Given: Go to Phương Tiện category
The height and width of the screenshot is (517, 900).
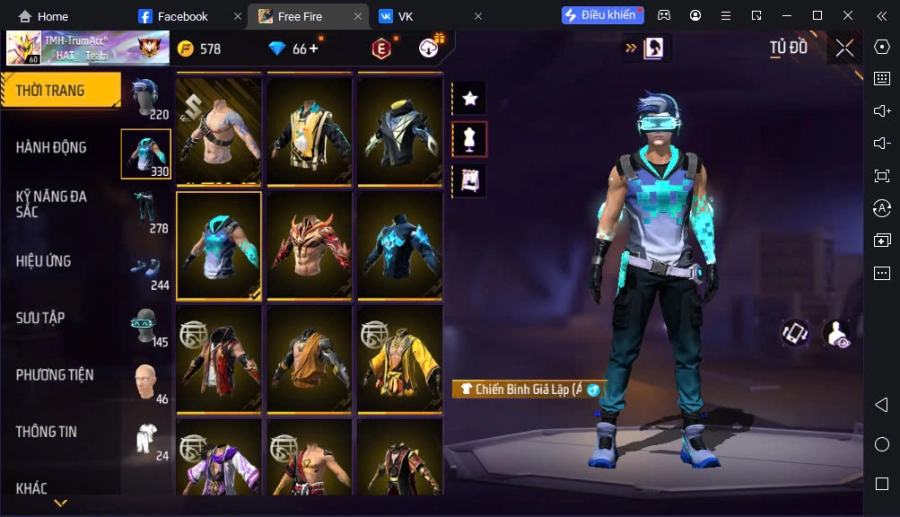Looking at the screenshot, I should pyautogui.click(x=55, y=375).
